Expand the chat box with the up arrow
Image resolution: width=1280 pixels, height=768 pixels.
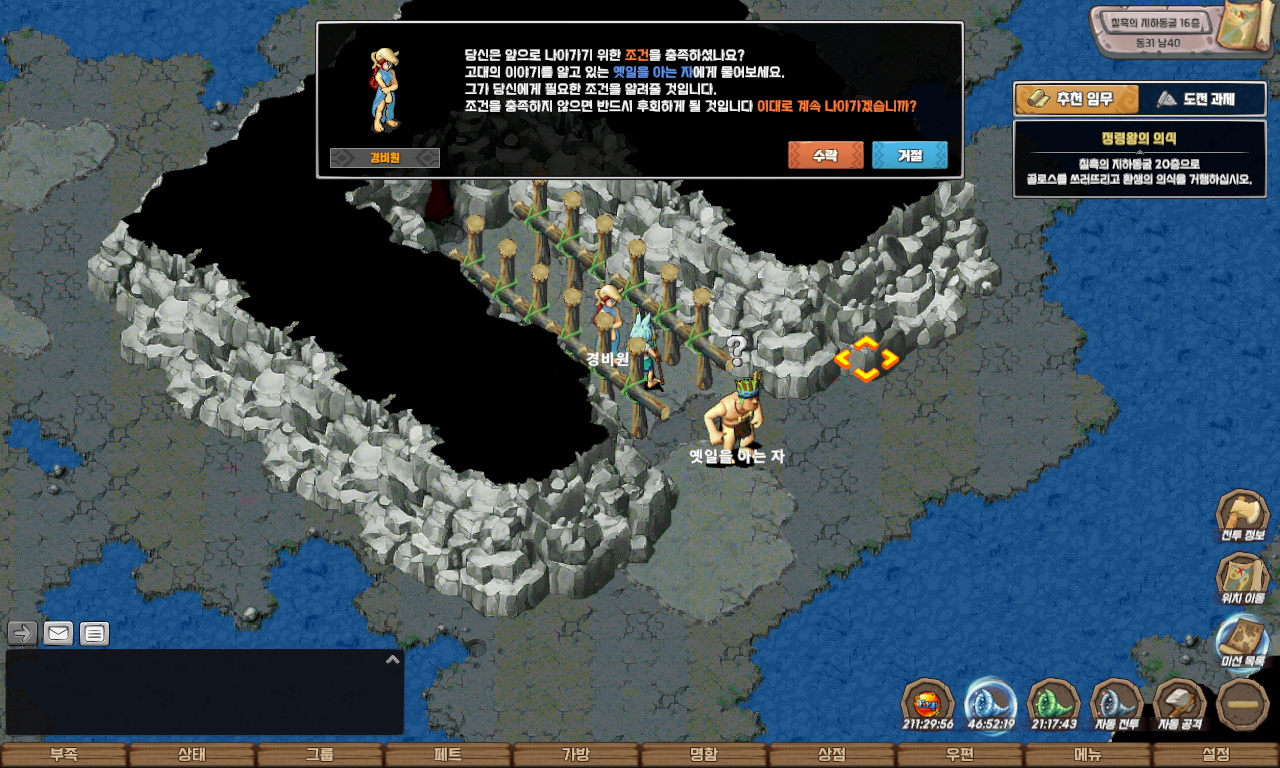click(x=393, y=660)
